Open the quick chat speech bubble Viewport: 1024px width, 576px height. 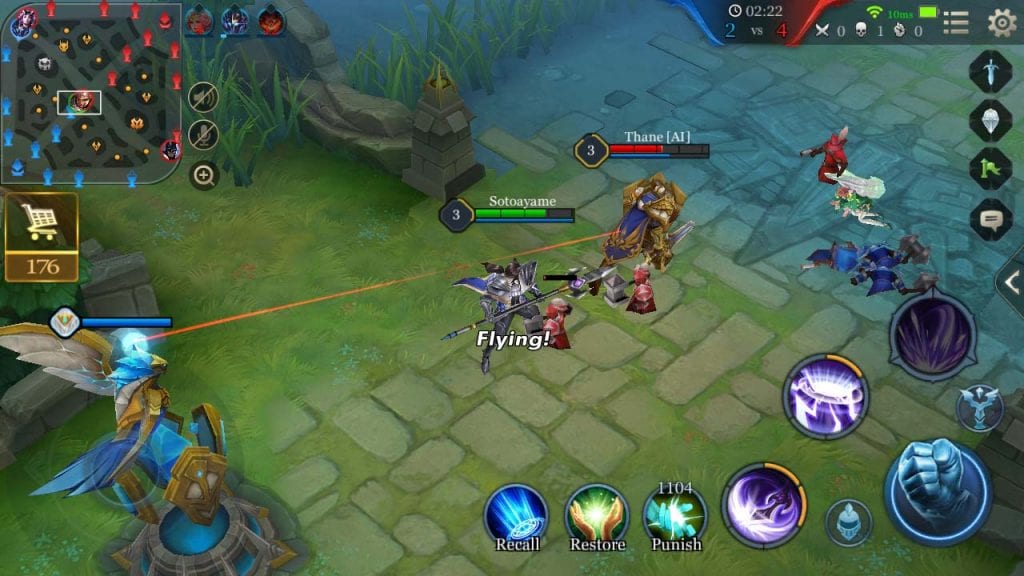(990, 219)
